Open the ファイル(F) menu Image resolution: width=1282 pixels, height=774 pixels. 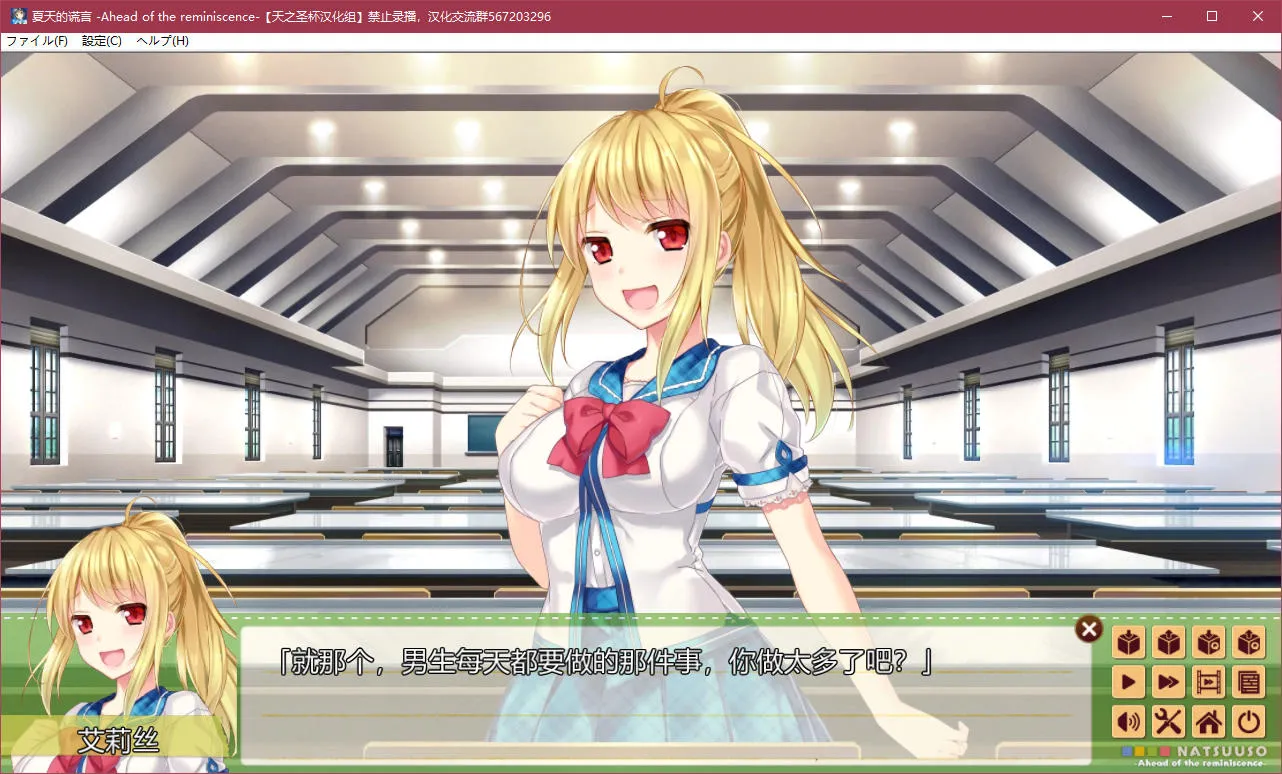click(37, 41)
